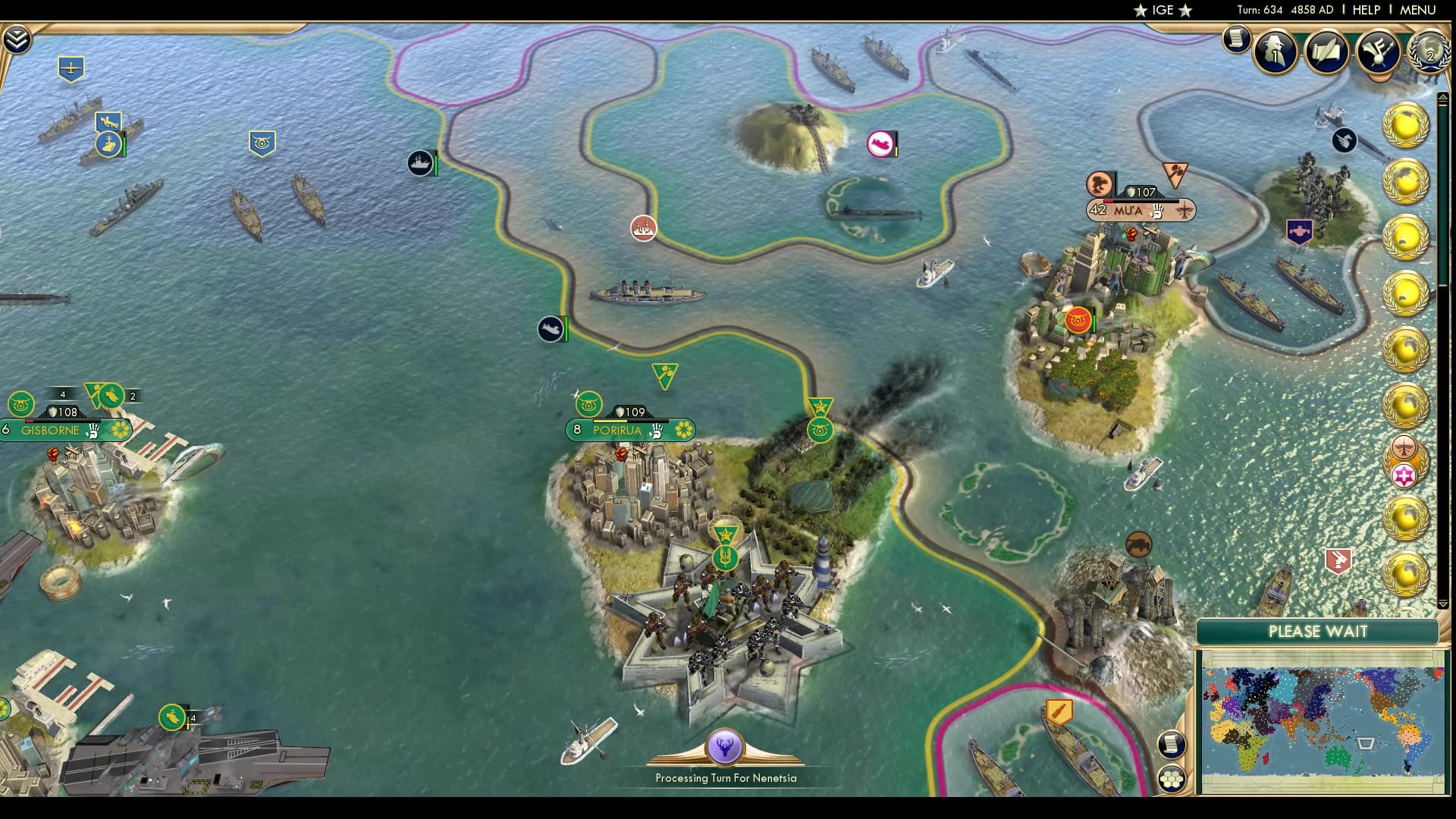Viewport: 1456px width, 819px height.
Task: Click the purple faith icon above Processing Turn
Action: 726,747
